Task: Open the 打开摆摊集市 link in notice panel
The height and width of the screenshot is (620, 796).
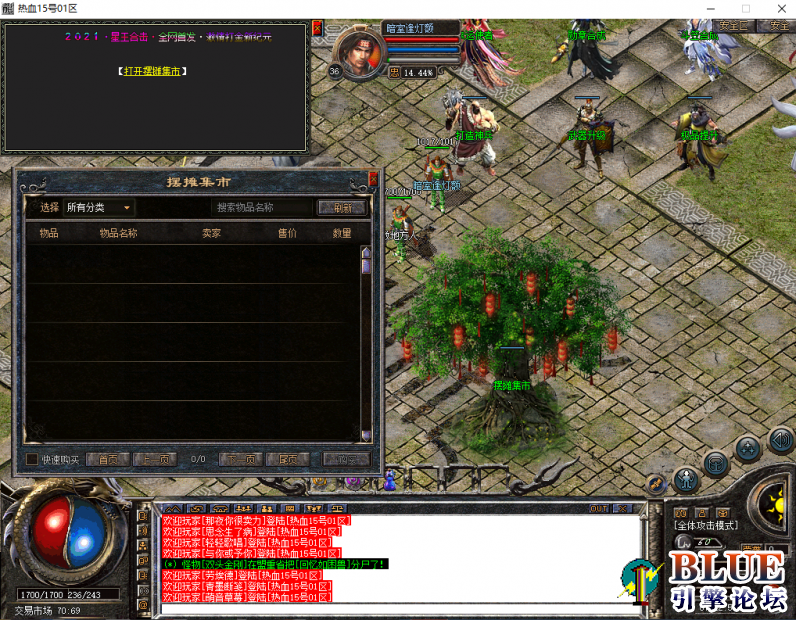Action: click(152, 72)
